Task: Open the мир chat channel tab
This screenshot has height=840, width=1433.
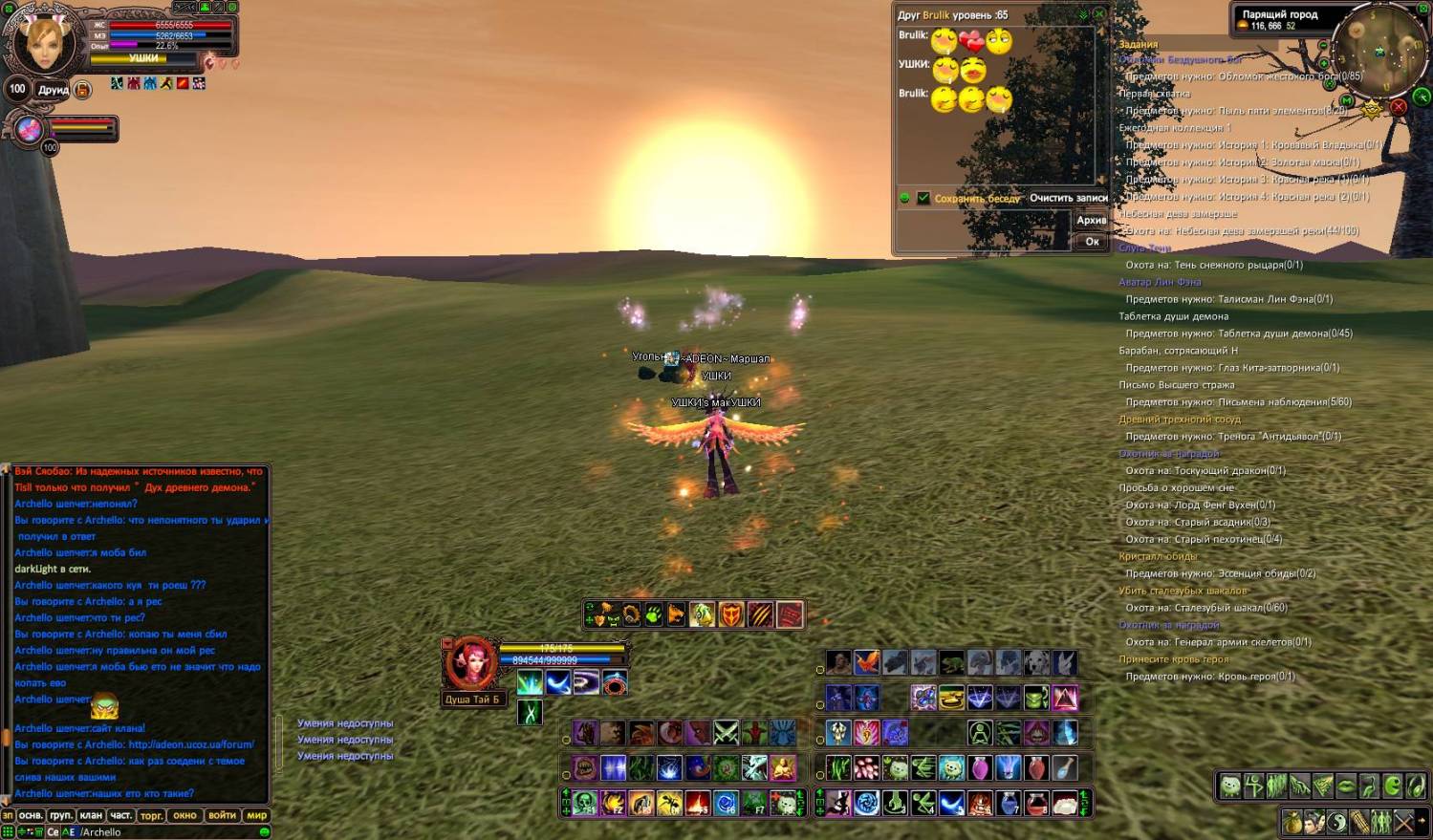Action: (x=257, y=815)
